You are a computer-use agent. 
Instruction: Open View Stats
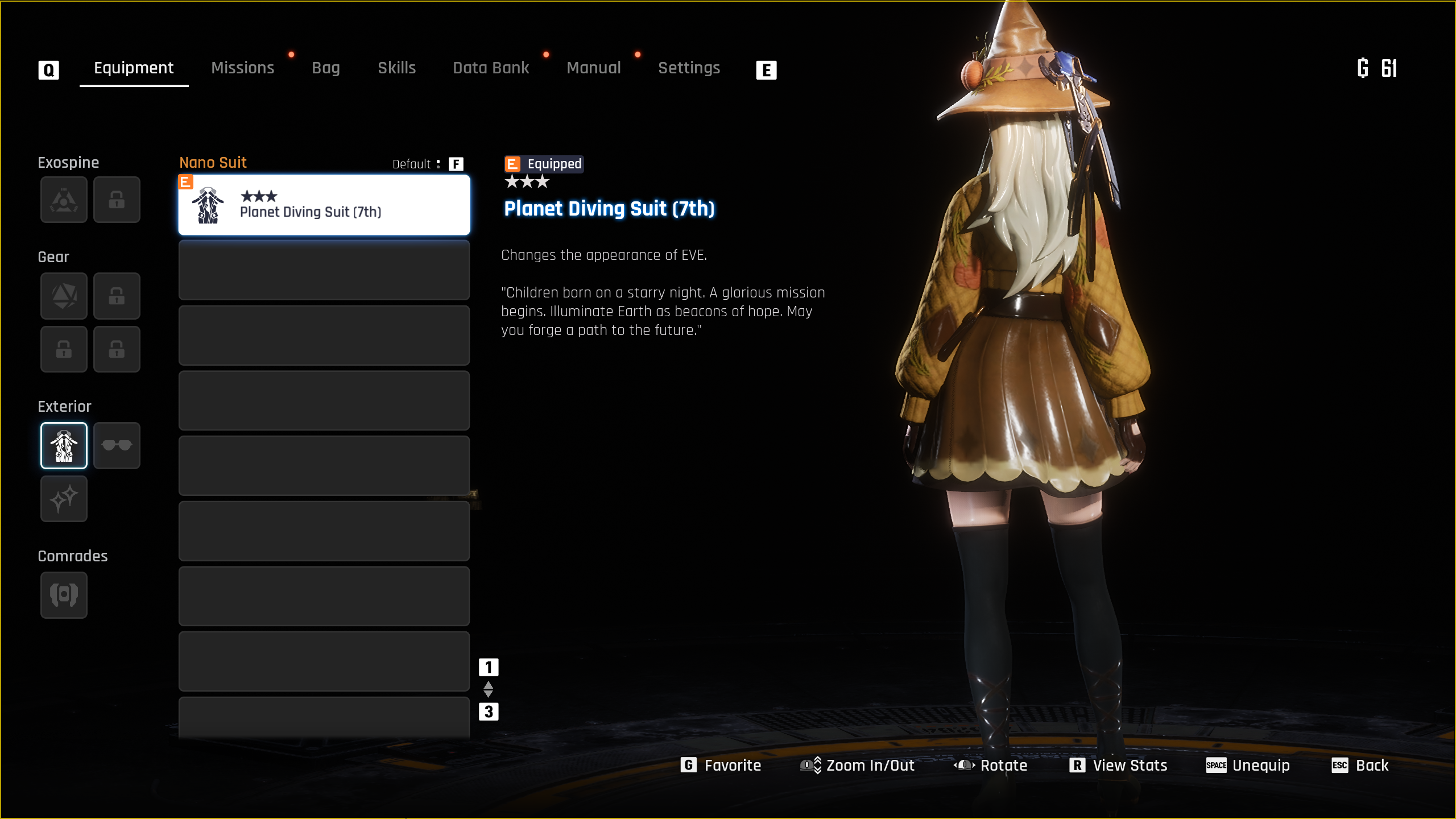[x=1118, y=766]
